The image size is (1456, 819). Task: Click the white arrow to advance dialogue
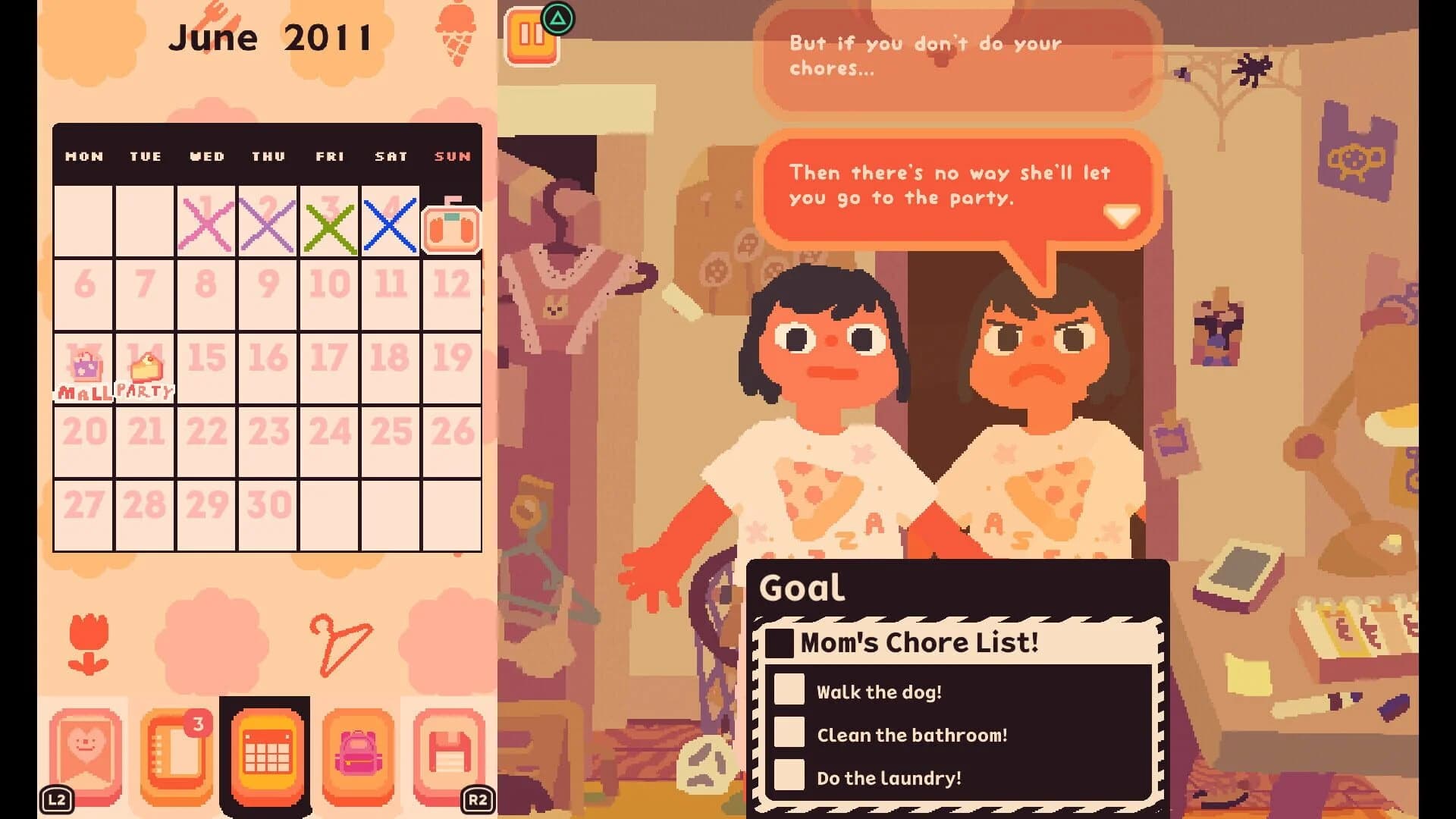tap(1121, 215)
